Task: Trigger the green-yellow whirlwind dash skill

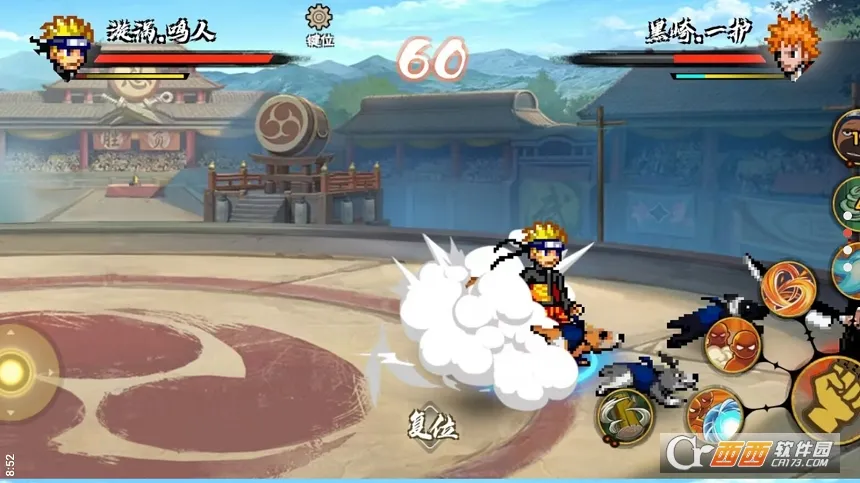Action: tap(625, 415)
